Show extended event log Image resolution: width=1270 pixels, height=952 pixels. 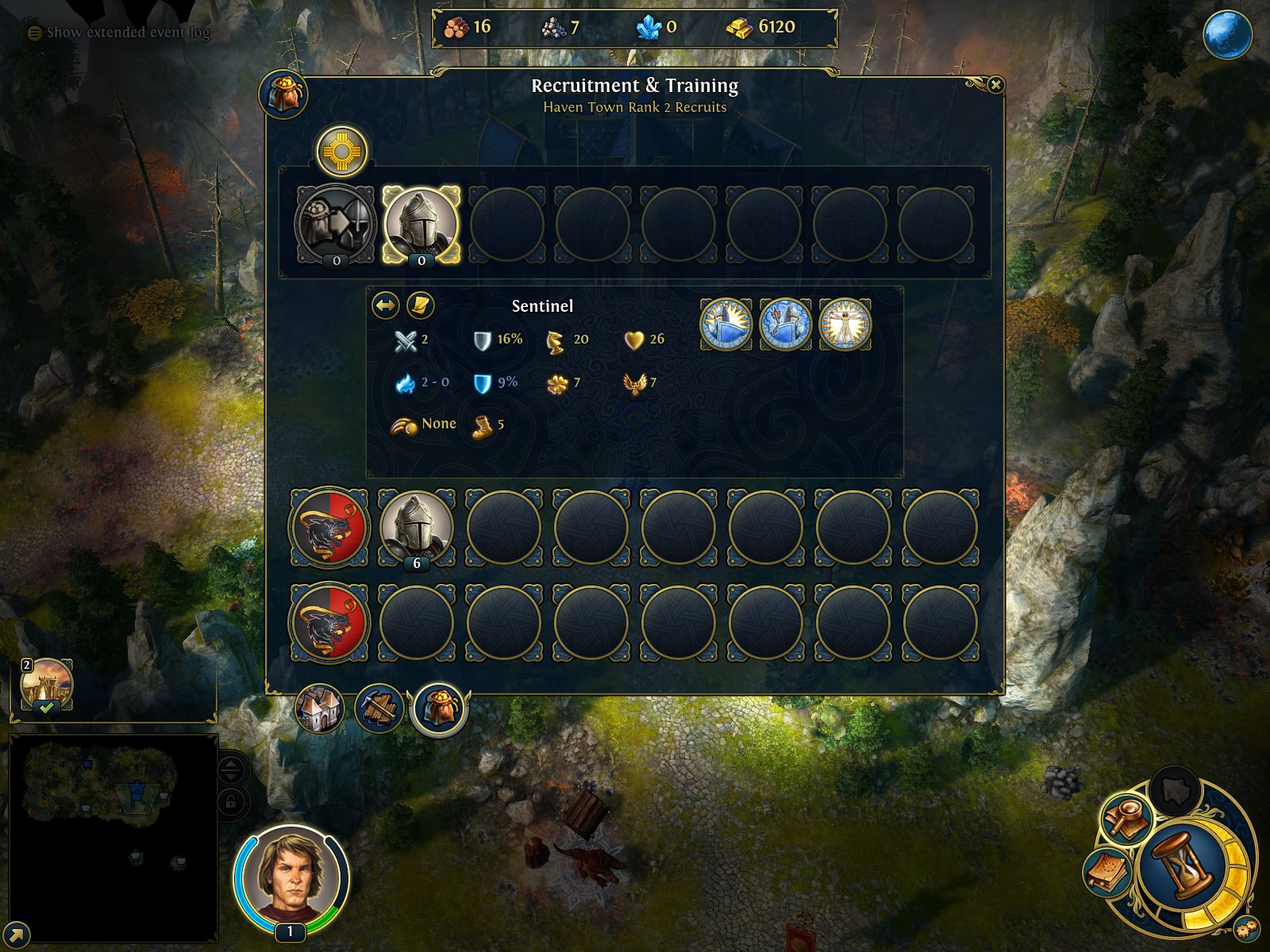pyautogui.click(x=119, y=33)
